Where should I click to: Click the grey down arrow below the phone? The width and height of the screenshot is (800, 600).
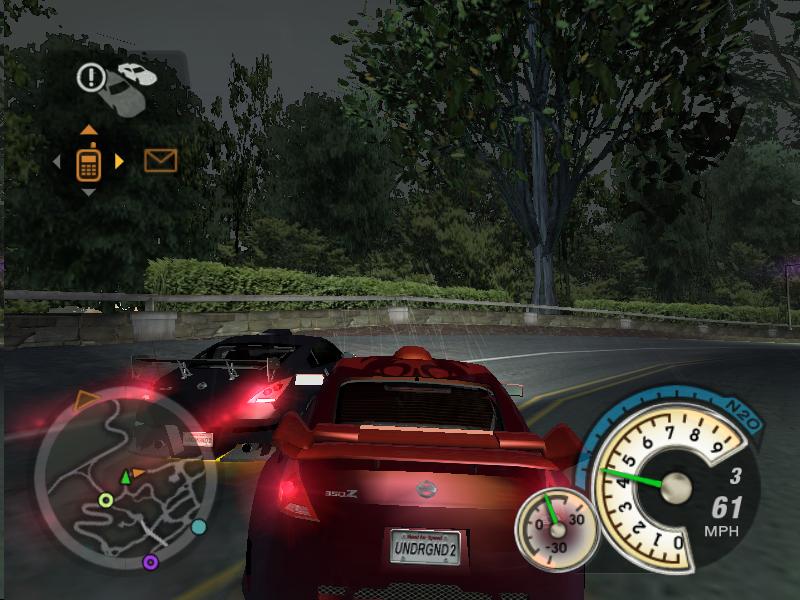tap(89, 191)
